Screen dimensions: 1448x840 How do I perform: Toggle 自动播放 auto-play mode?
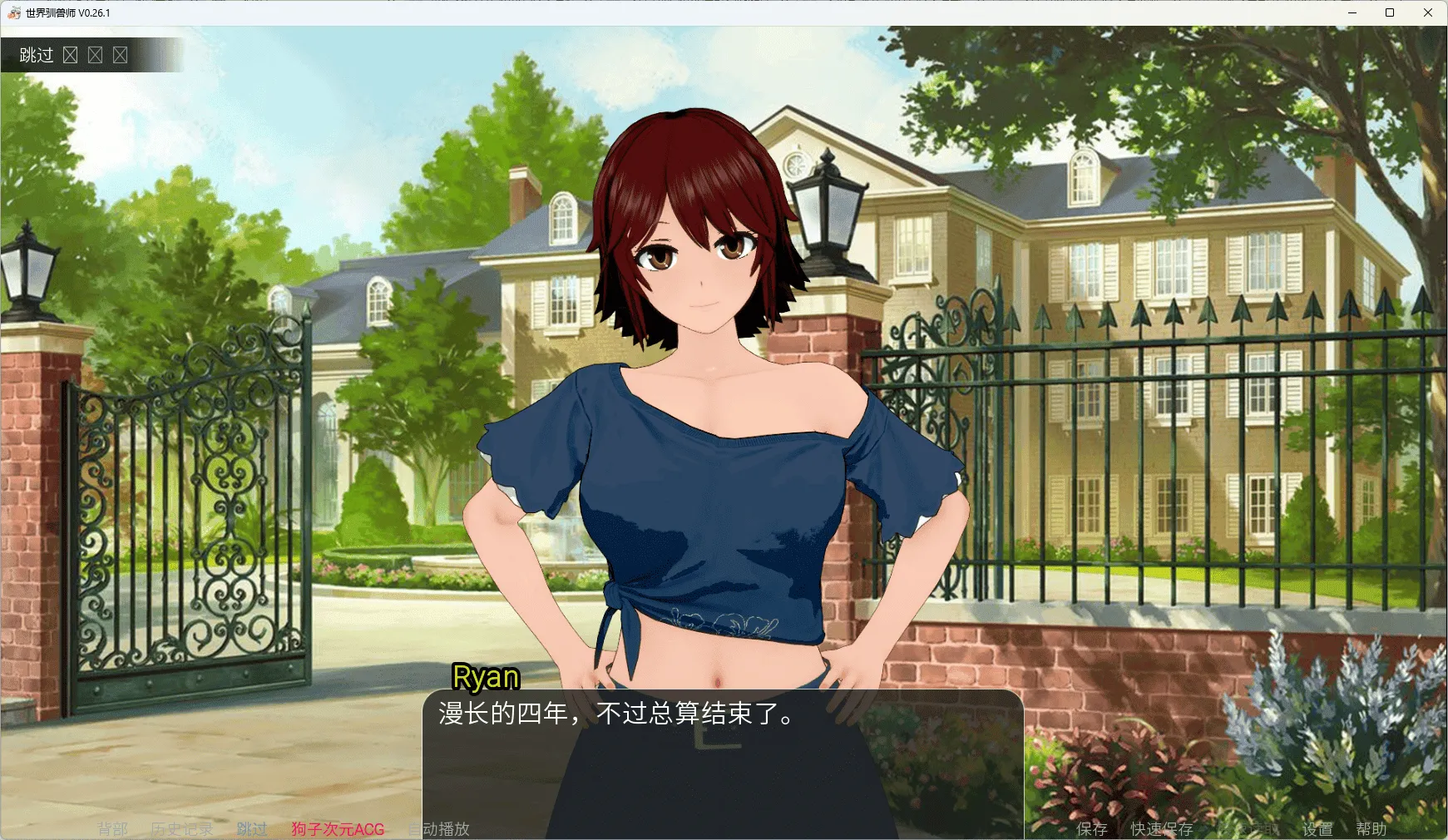point(439,828)
